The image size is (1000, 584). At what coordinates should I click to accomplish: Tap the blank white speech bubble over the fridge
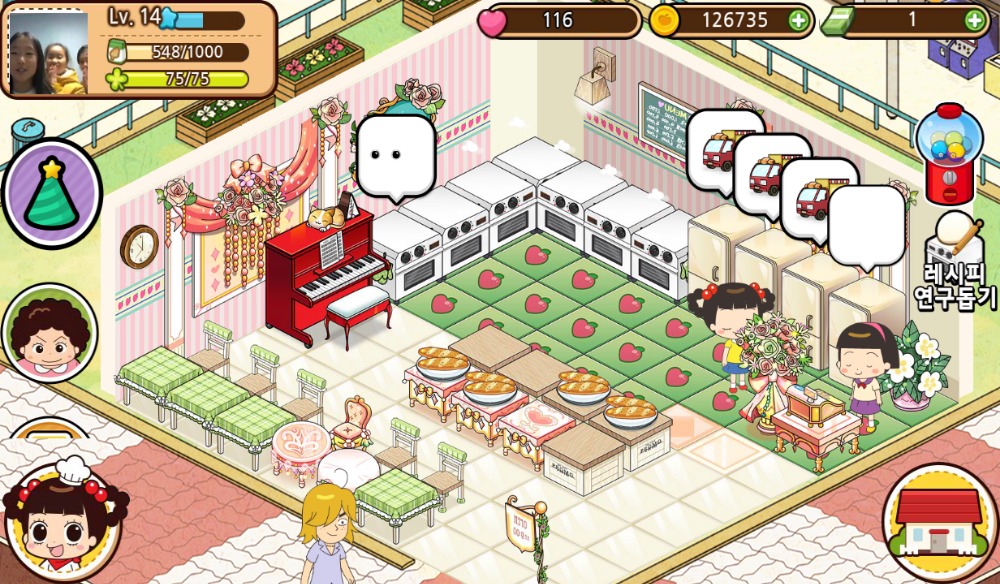click(866, 224)
